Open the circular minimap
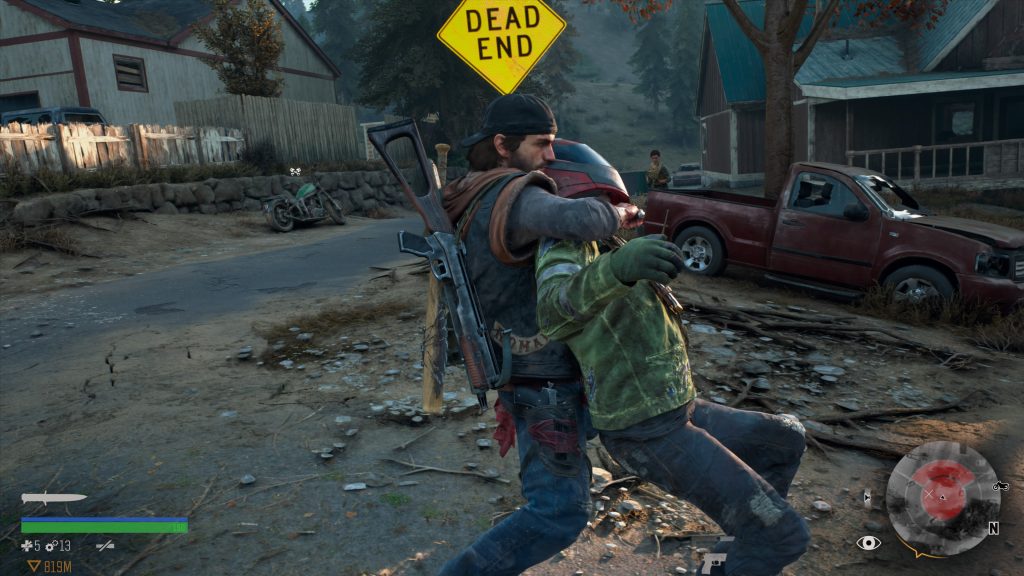Screen dimensions: 1024x576 (x=942, y=498)
